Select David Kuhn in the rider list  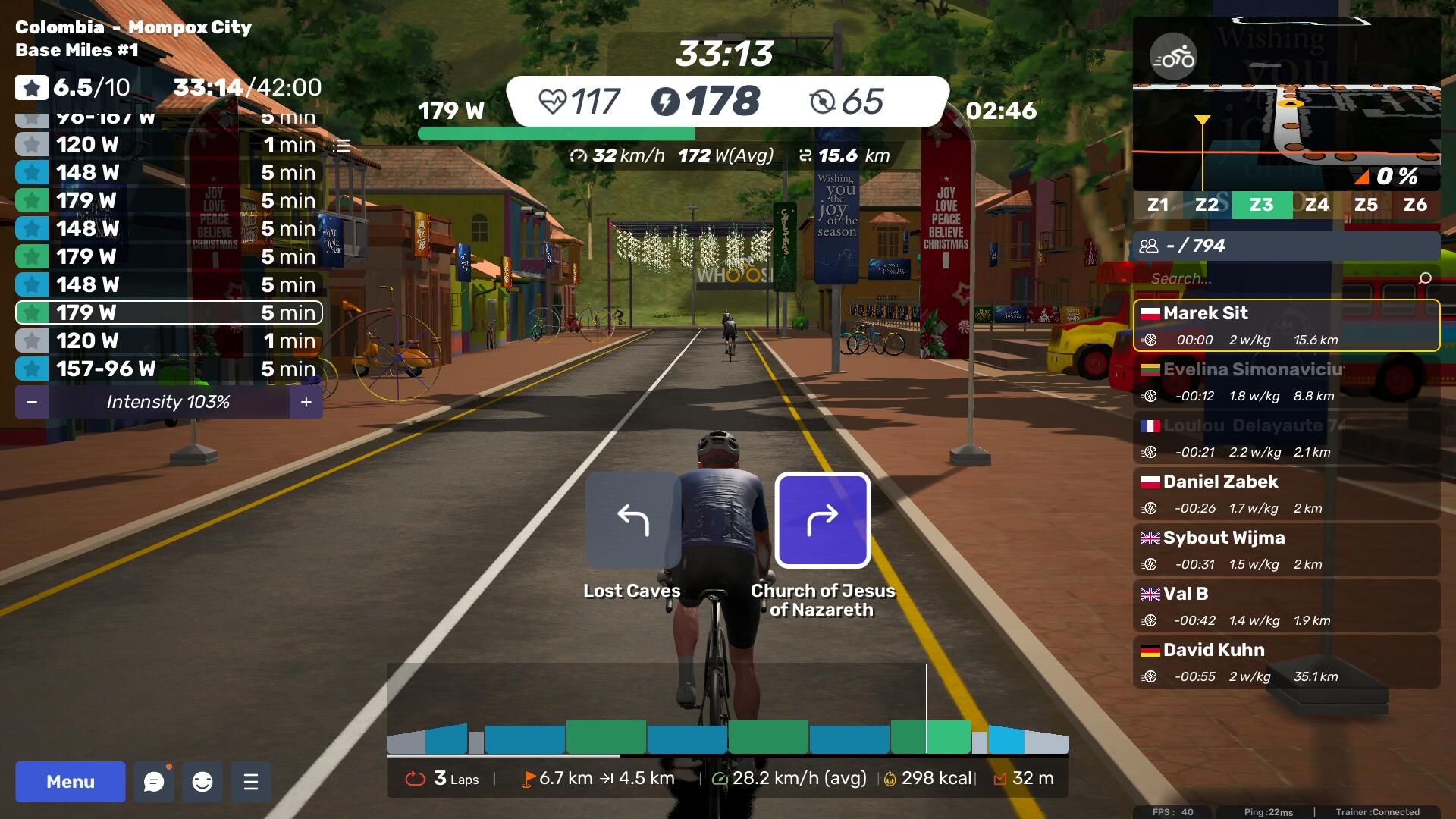pos(1286,663)
